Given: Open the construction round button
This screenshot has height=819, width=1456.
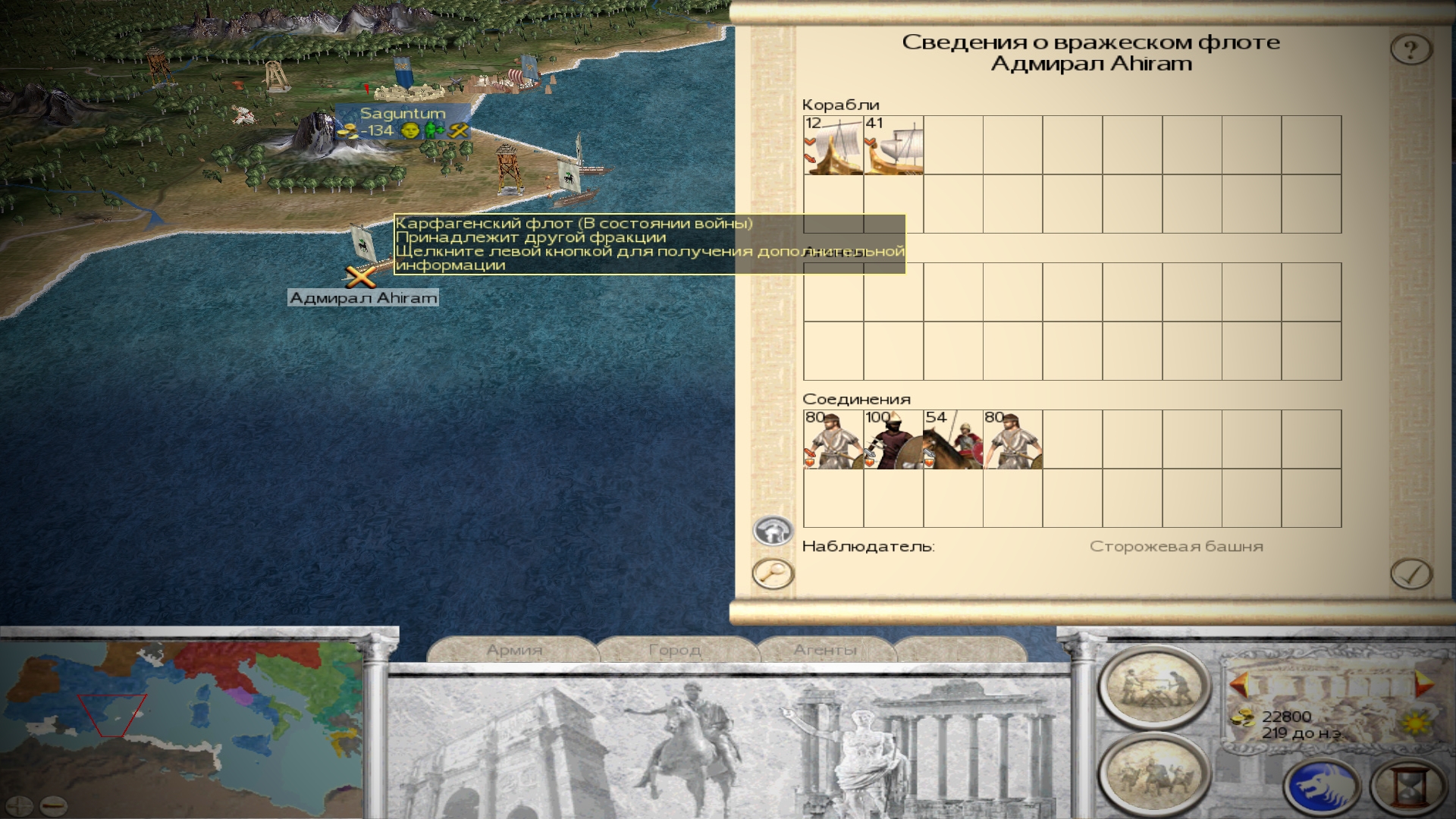Looking at the screenshot, I should (x=1154, y=686).
